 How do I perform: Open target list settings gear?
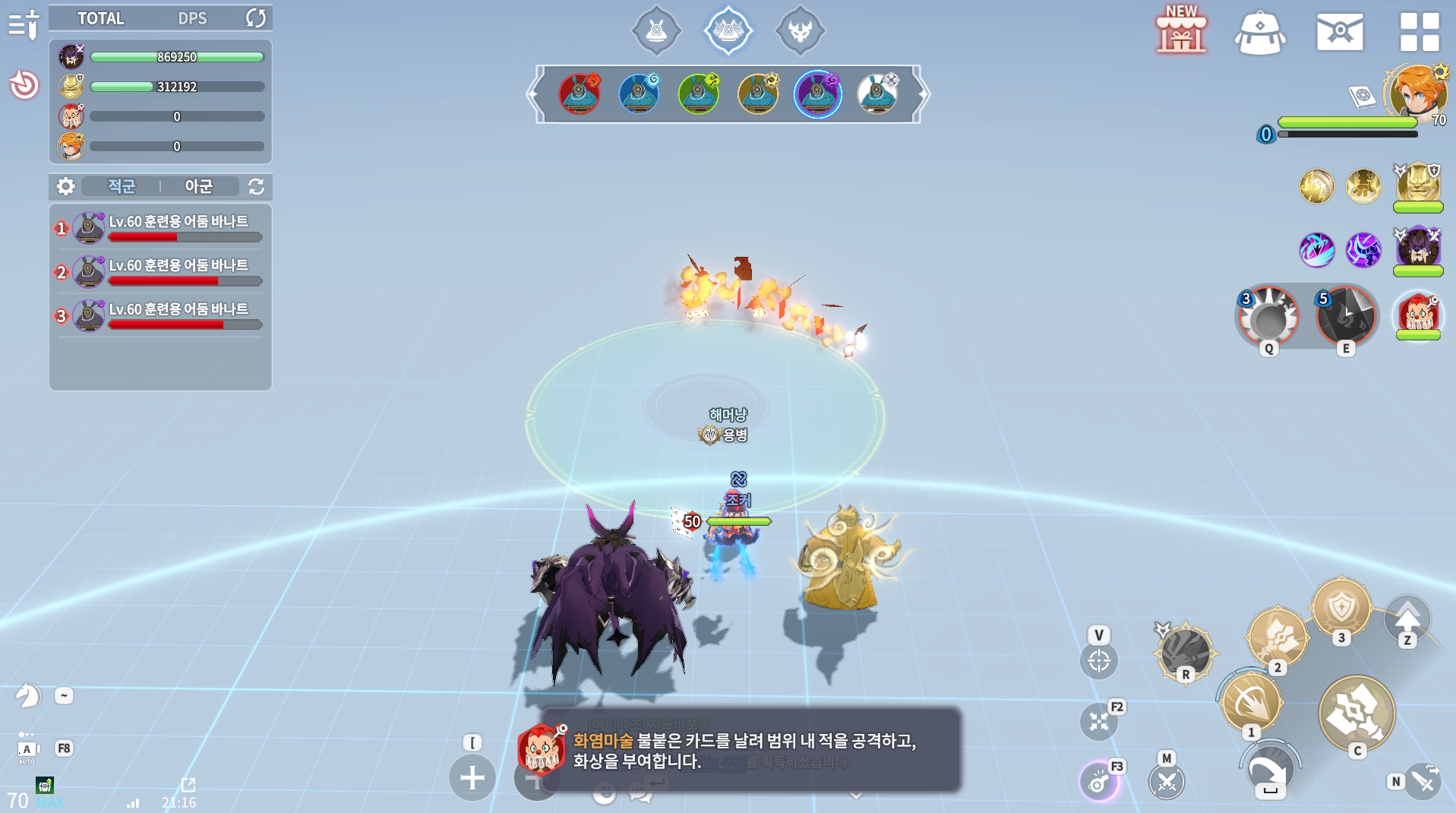tap(66, 186)
